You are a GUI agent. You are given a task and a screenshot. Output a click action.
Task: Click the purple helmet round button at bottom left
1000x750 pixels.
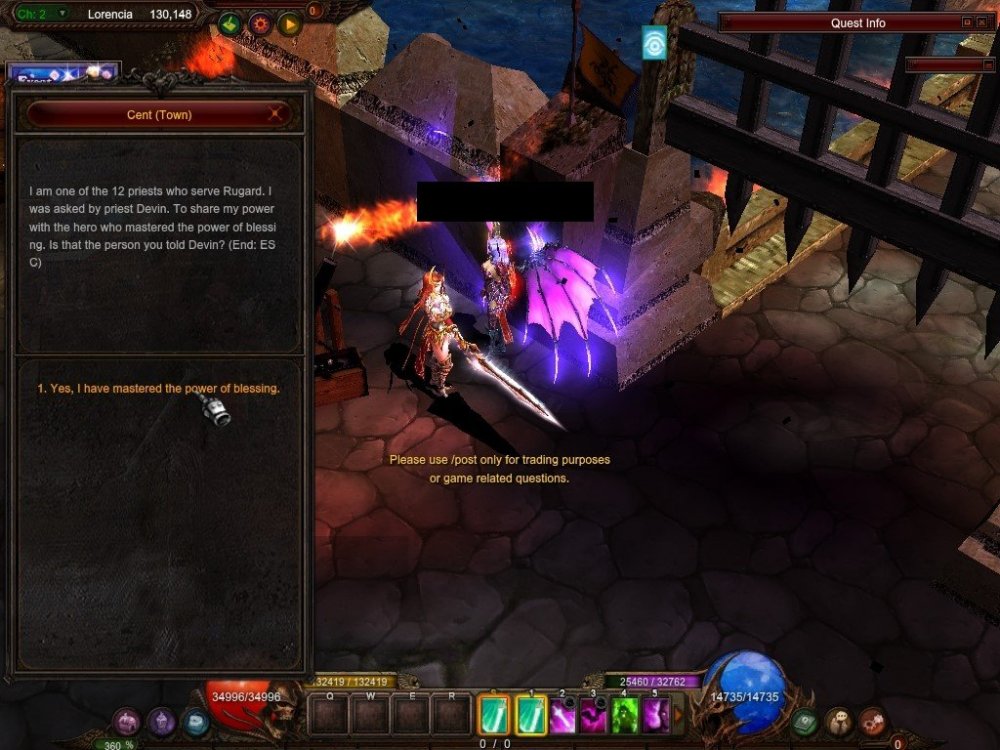pos(161,720)
